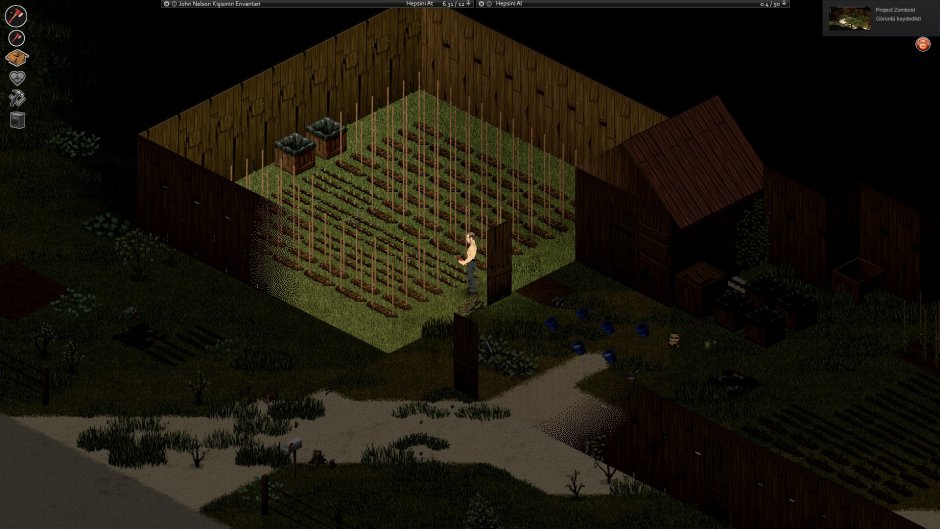Close the John Nelson inventory panel
This screenshot has height=529, width=940.
165,4
